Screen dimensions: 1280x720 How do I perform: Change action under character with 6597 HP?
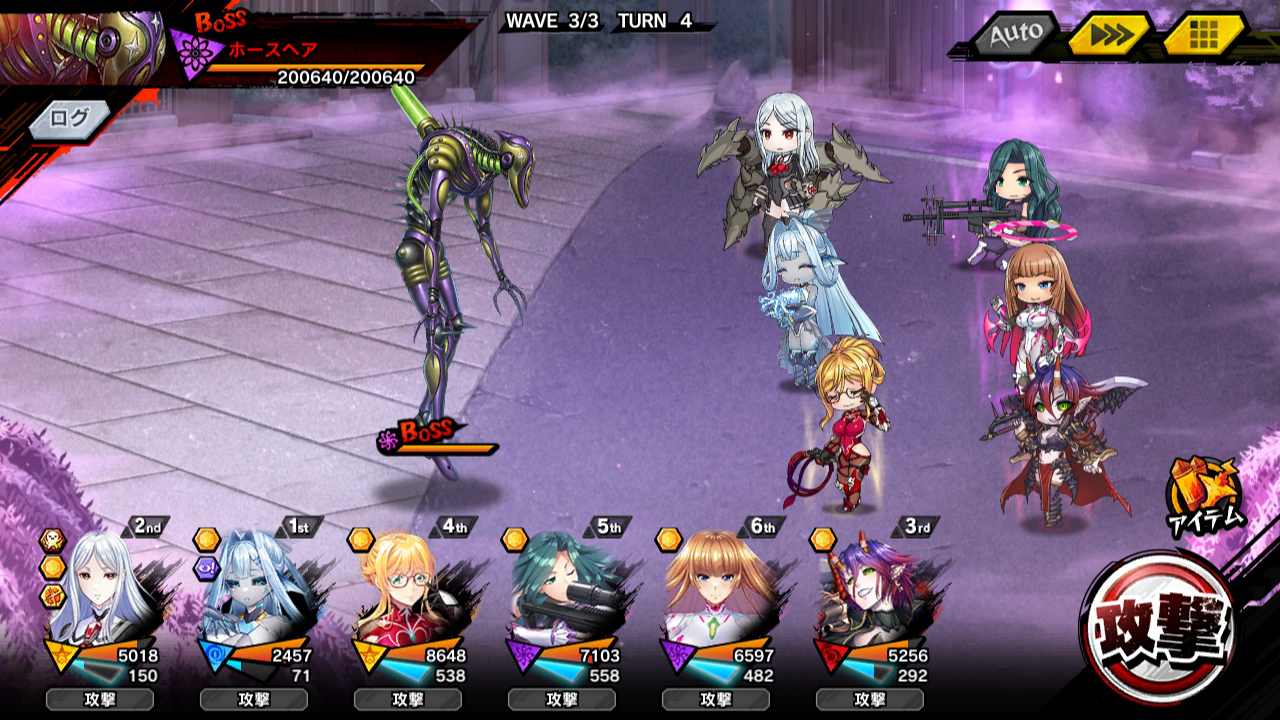pos(716,699)
